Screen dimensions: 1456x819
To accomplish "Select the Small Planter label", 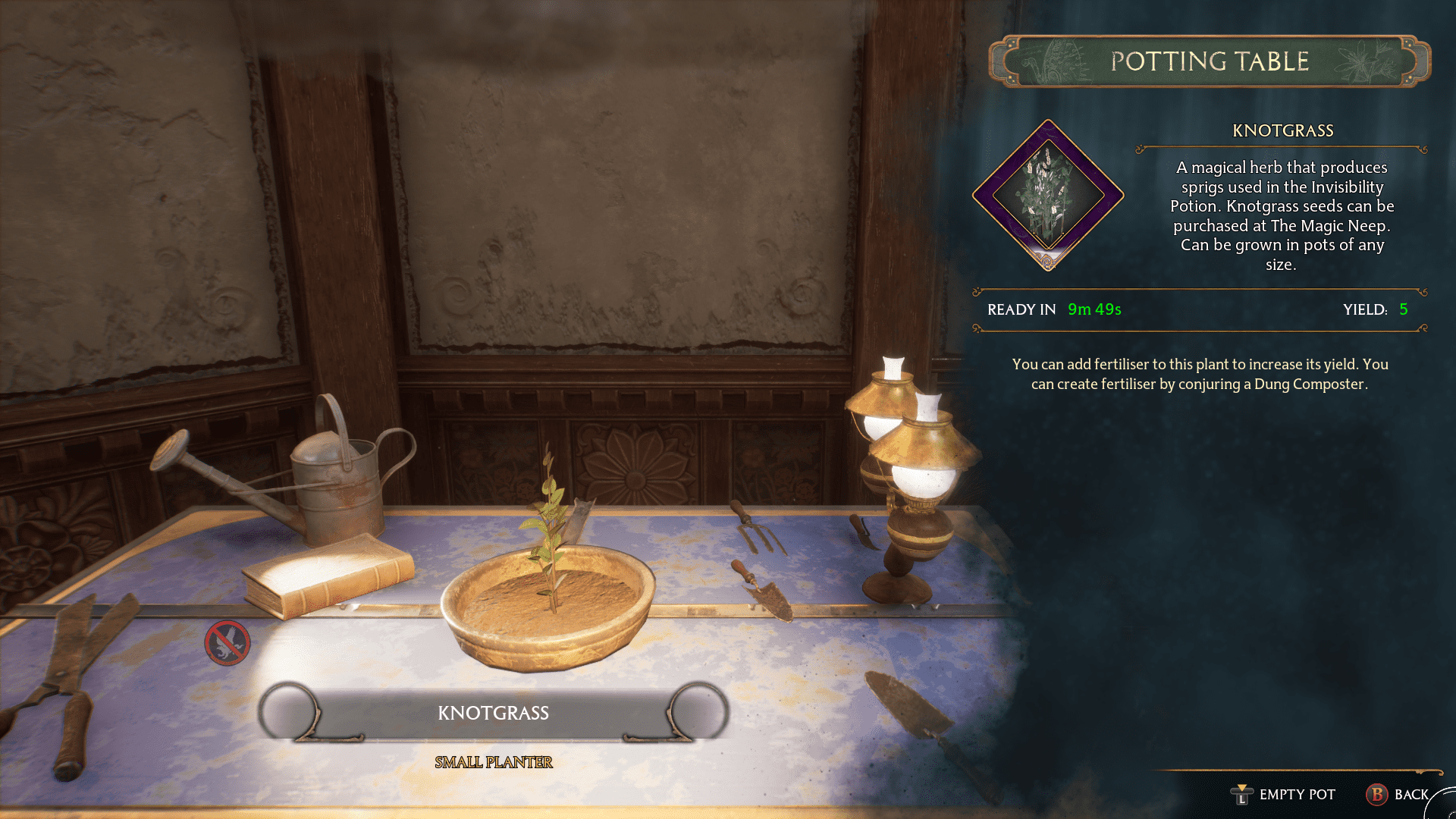I will (x=494, y=762).
